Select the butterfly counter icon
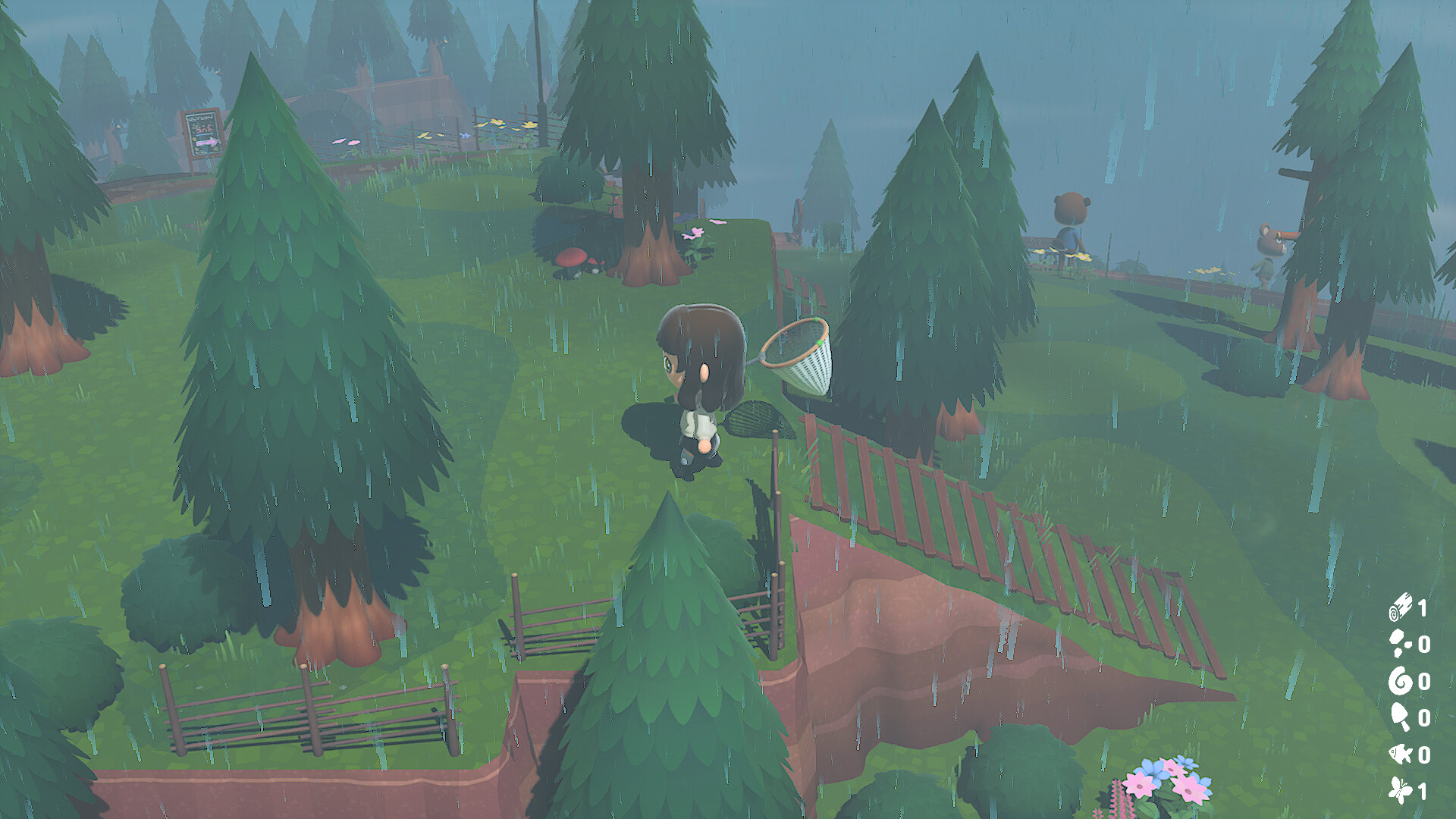Viewport: 1456px width, 819px height. [1403, 787]
